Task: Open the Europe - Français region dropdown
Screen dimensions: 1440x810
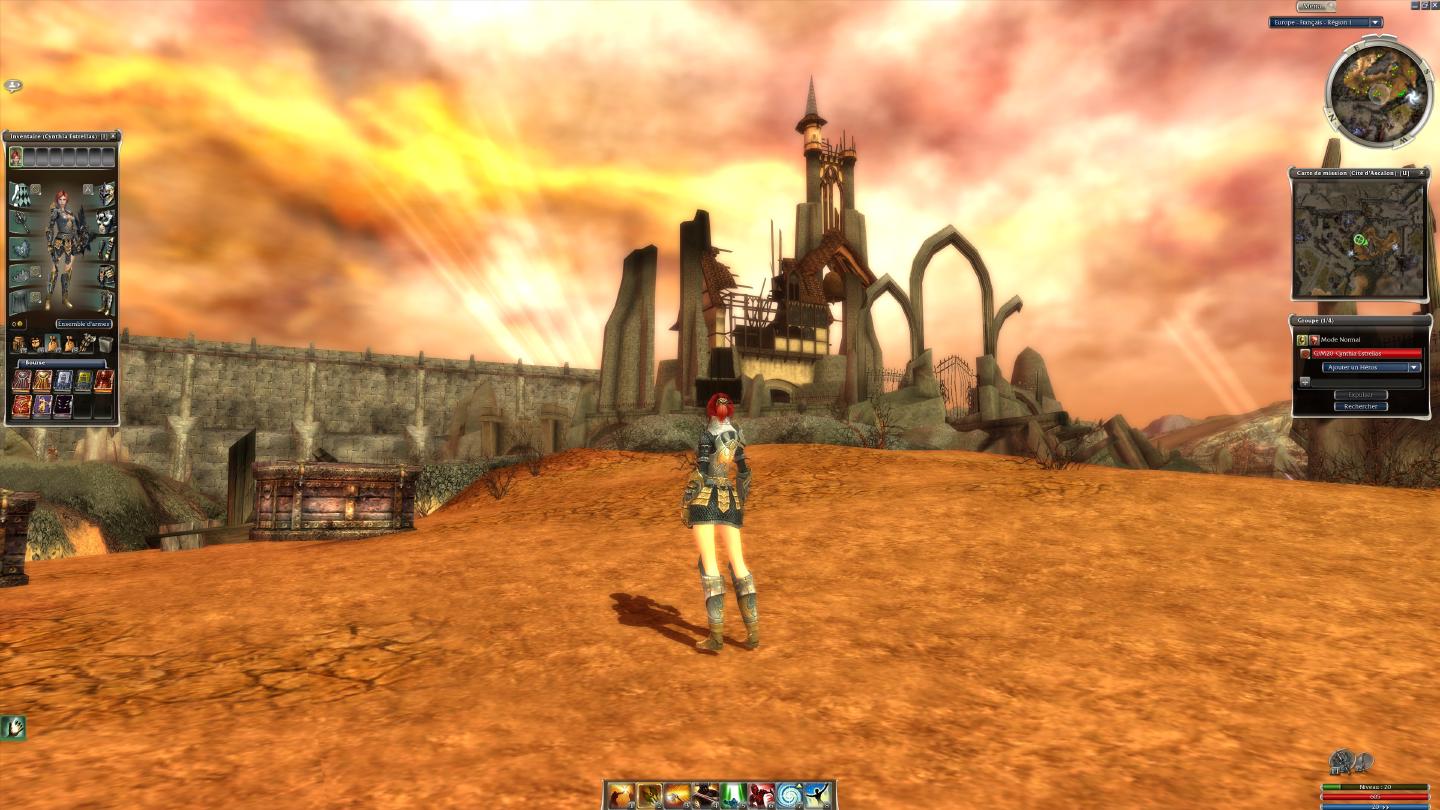Action: (x=1326, y=22)
